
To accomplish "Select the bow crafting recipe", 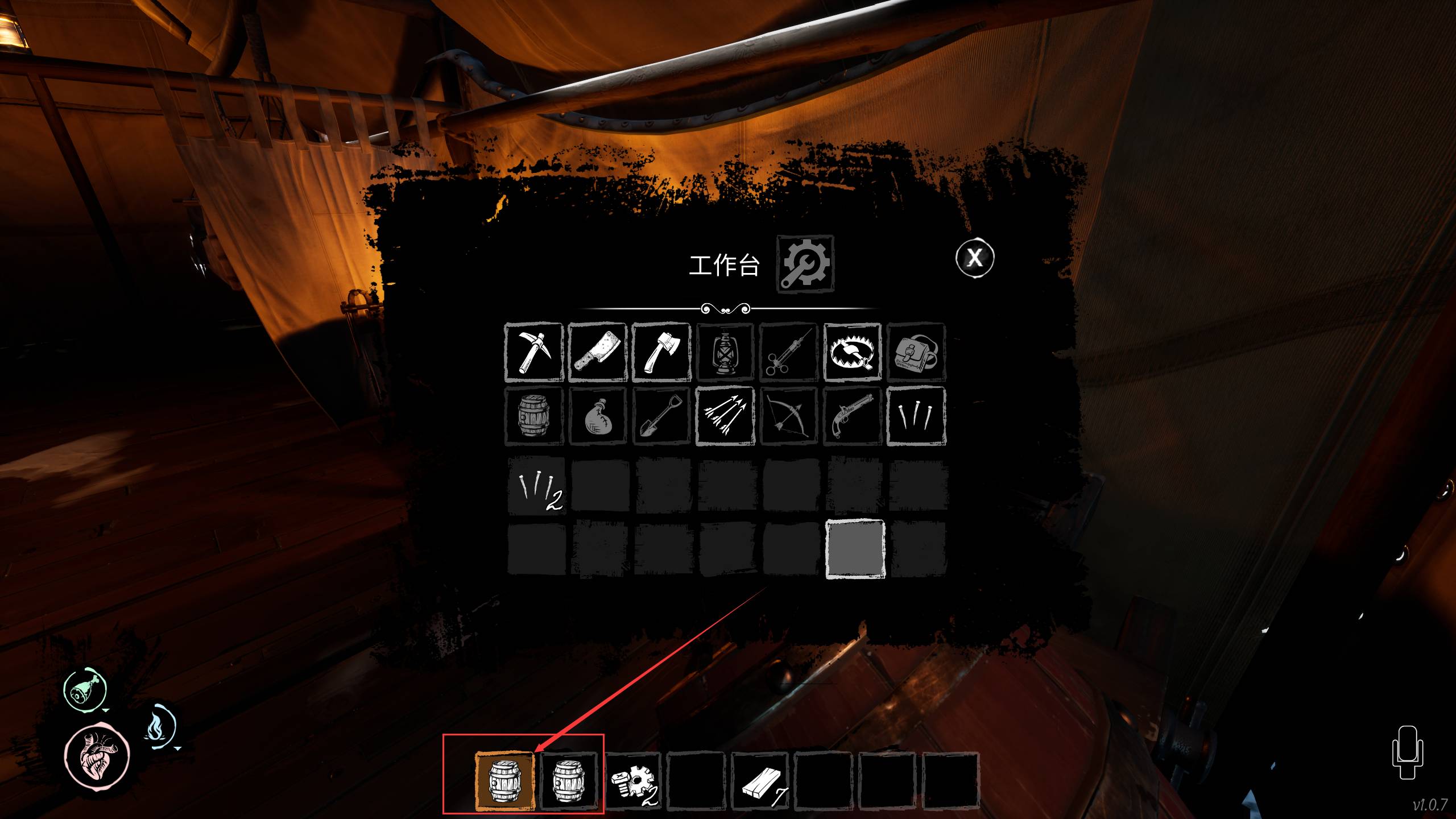I will [x=788, y=416].
